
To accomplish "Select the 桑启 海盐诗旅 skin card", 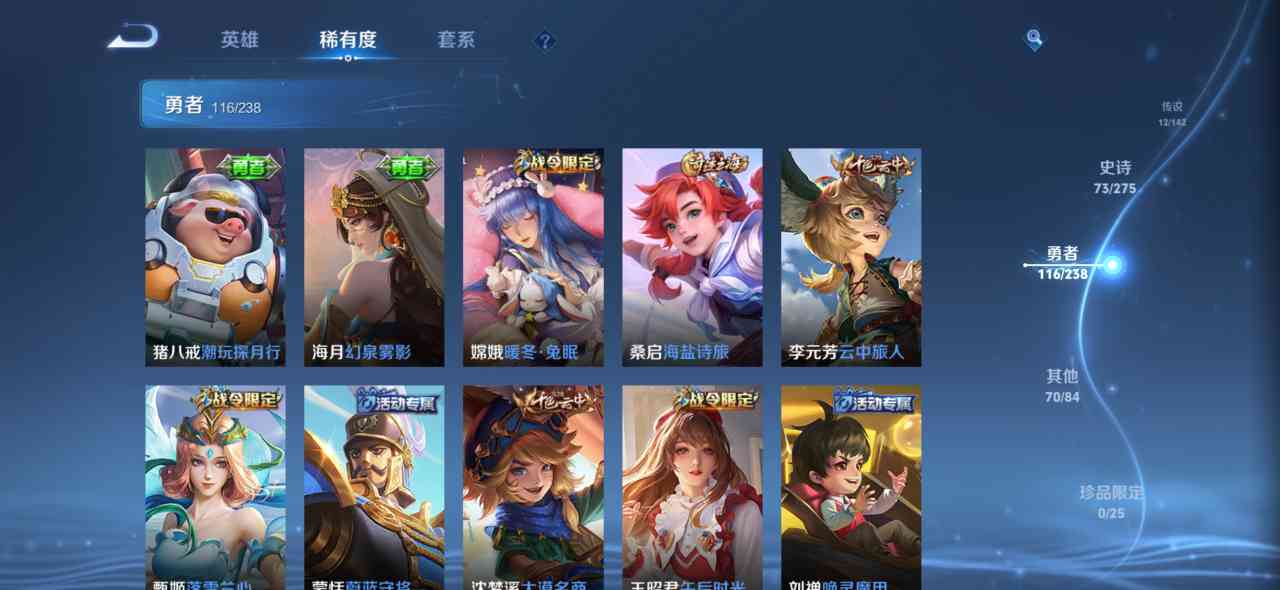I will pyautogui.click(x=692, y=257).
